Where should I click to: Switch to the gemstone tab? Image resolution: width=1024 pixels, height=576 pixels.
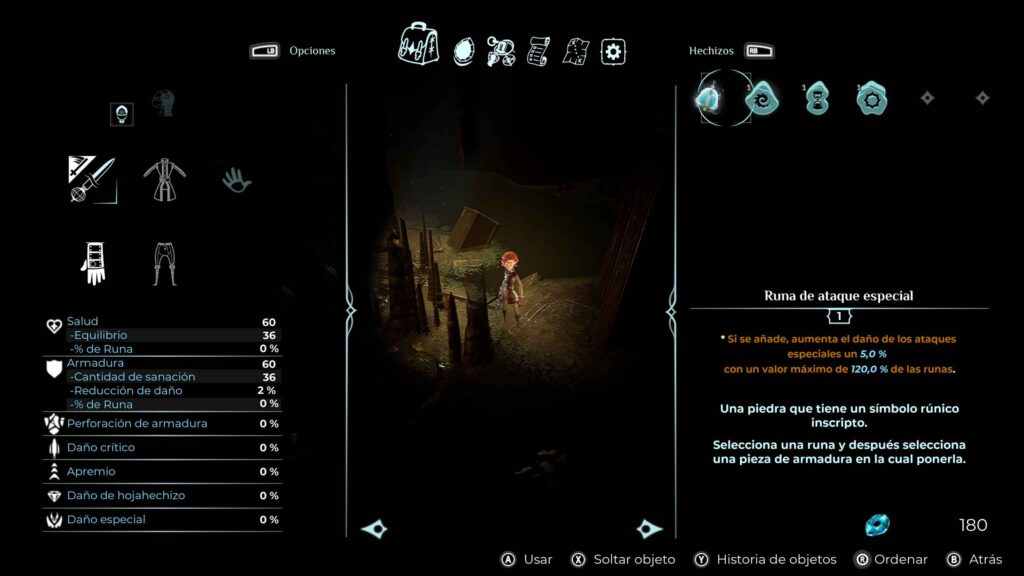click(x=464, y=50)
